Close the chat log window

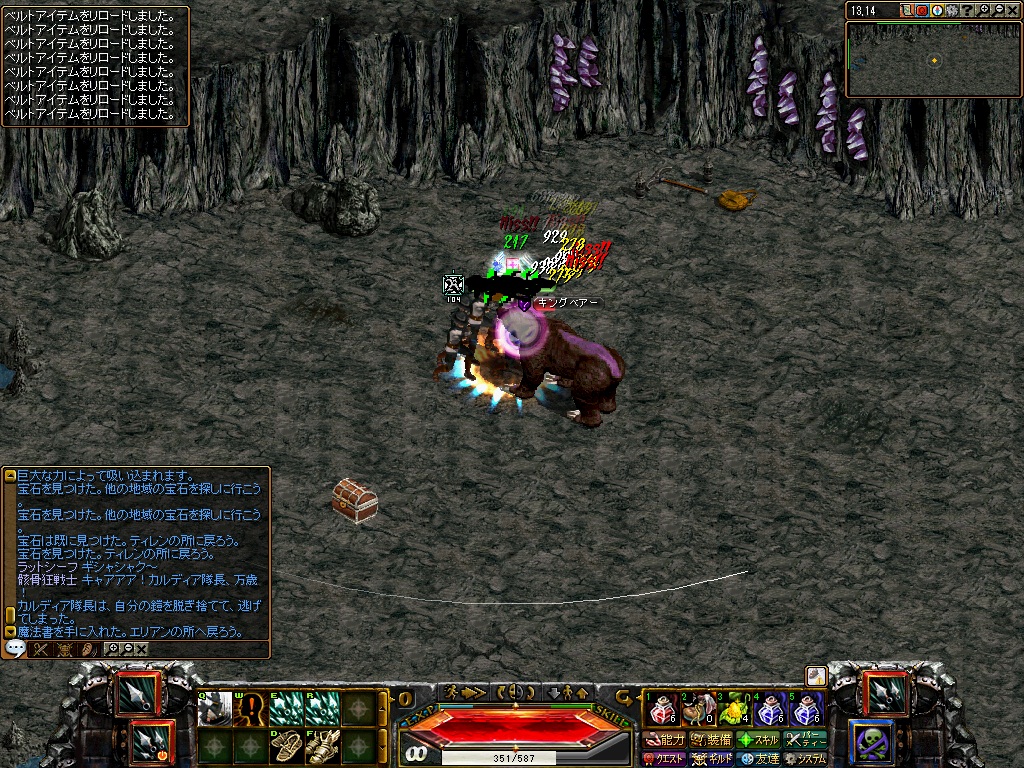click(x=142, y=649)
